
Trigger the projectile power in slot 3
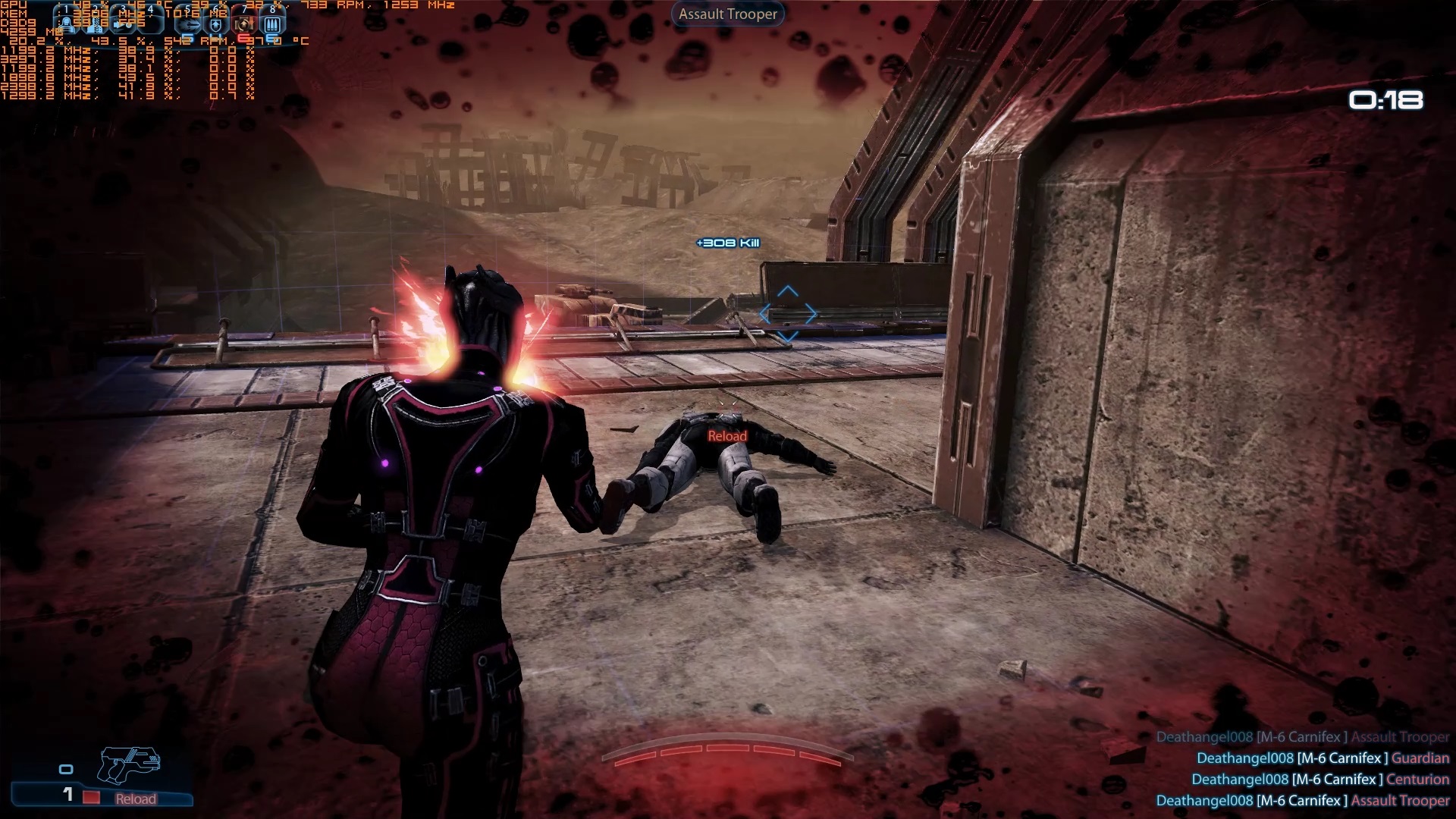125,24
